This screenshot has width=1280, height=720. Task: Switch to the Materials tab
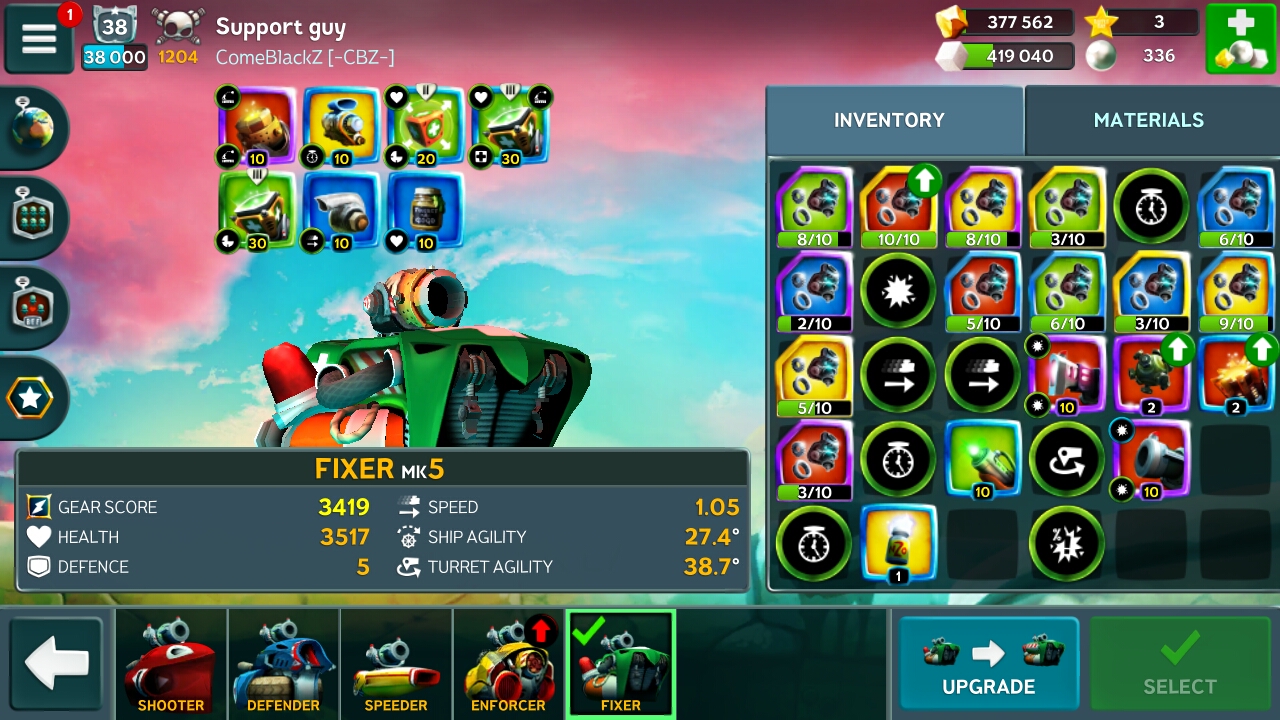click(1148, 120)
